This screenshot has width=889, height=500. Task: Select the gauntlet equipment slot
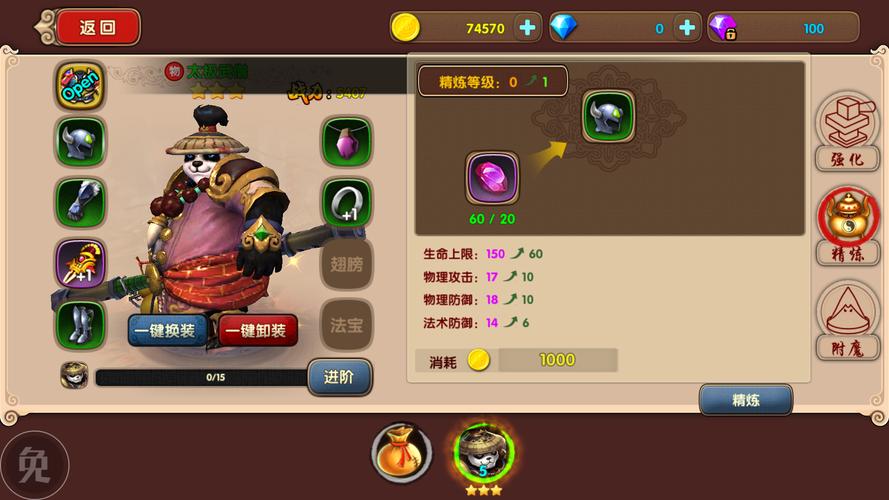(x=80, y=203)
